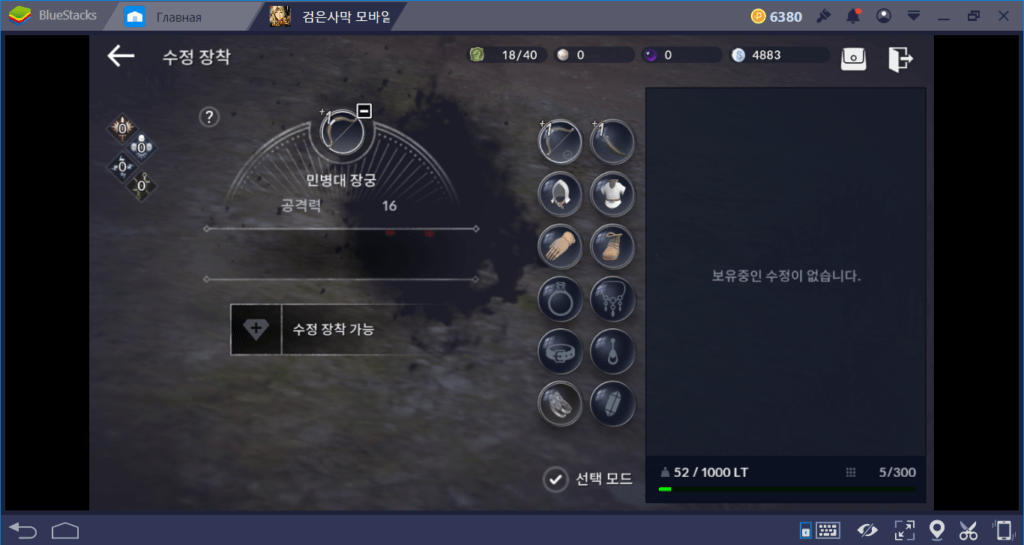Select the earring accessory slot

[612, 350]
